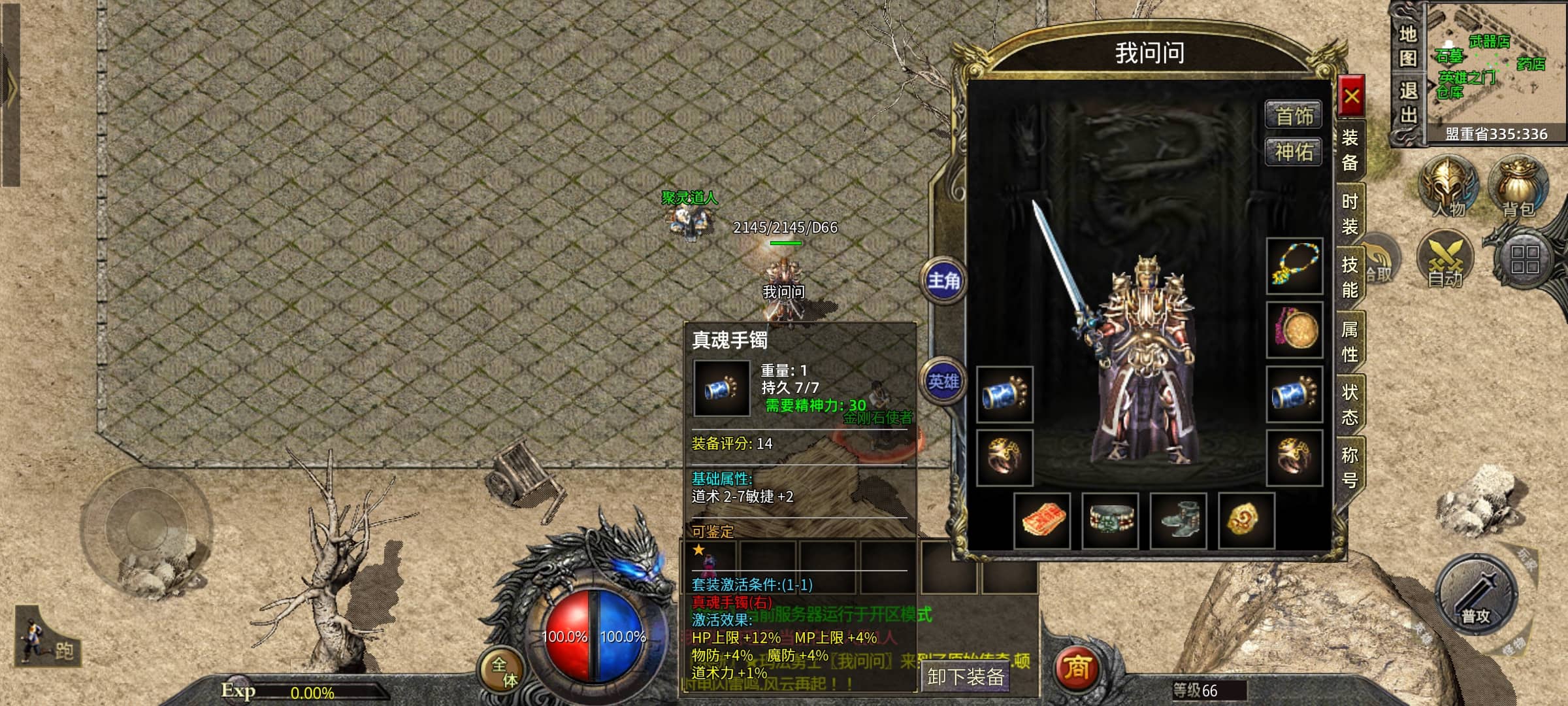Open the 首饰 jewelry view

[1294, 116]
